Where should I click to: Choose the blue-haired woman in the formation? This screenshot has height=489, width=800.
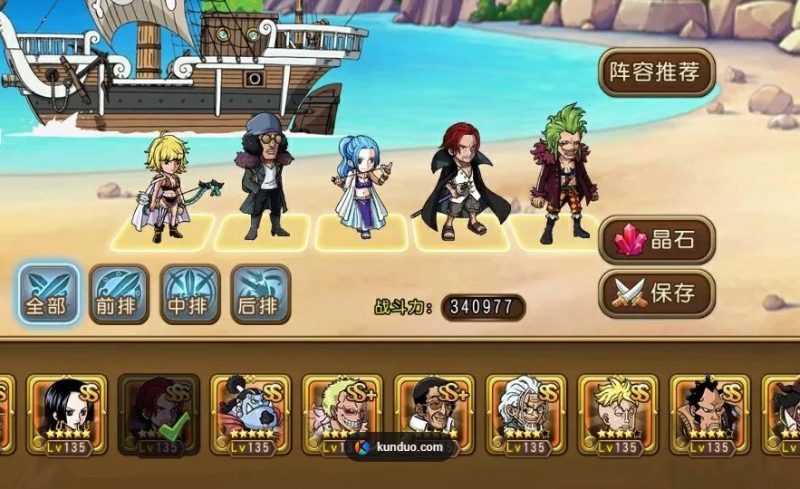[360, 187]
